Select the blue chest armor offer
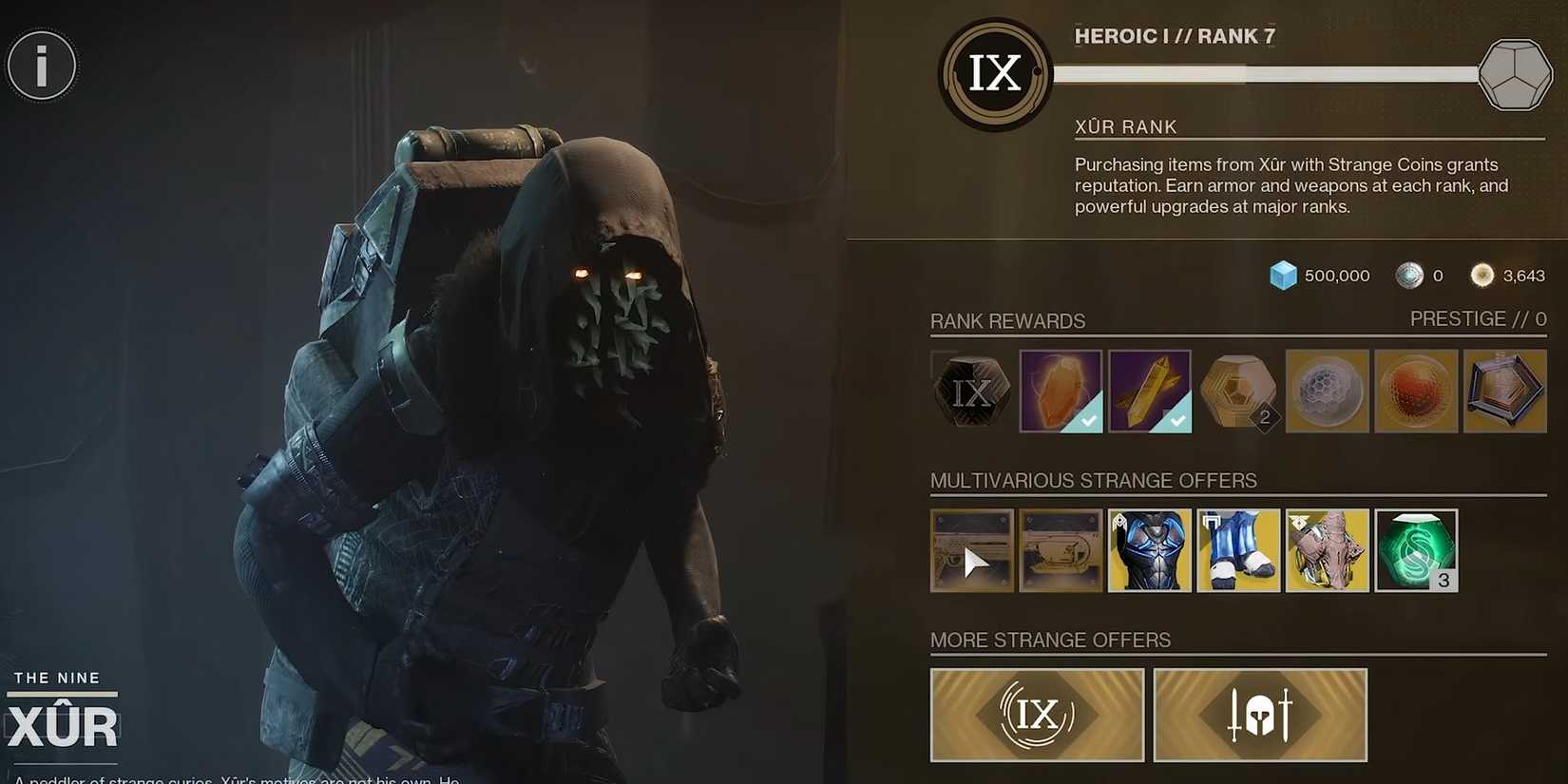This screenshot has height=784, width=1568. point(1149,549)
